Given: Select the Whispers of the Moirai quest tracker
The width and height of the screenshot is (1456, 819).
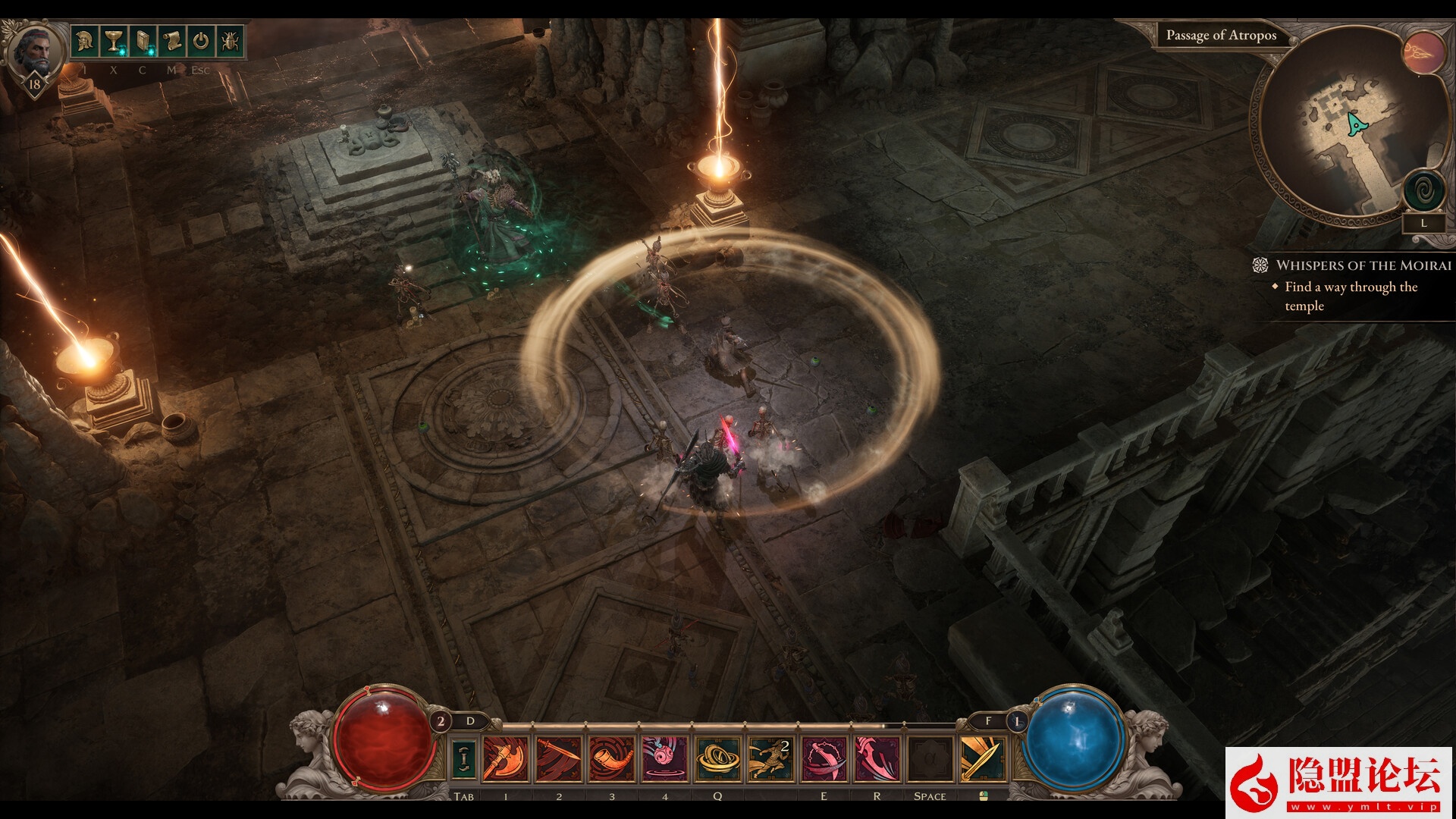Looking at the screenshot, I should (1363, 265).
